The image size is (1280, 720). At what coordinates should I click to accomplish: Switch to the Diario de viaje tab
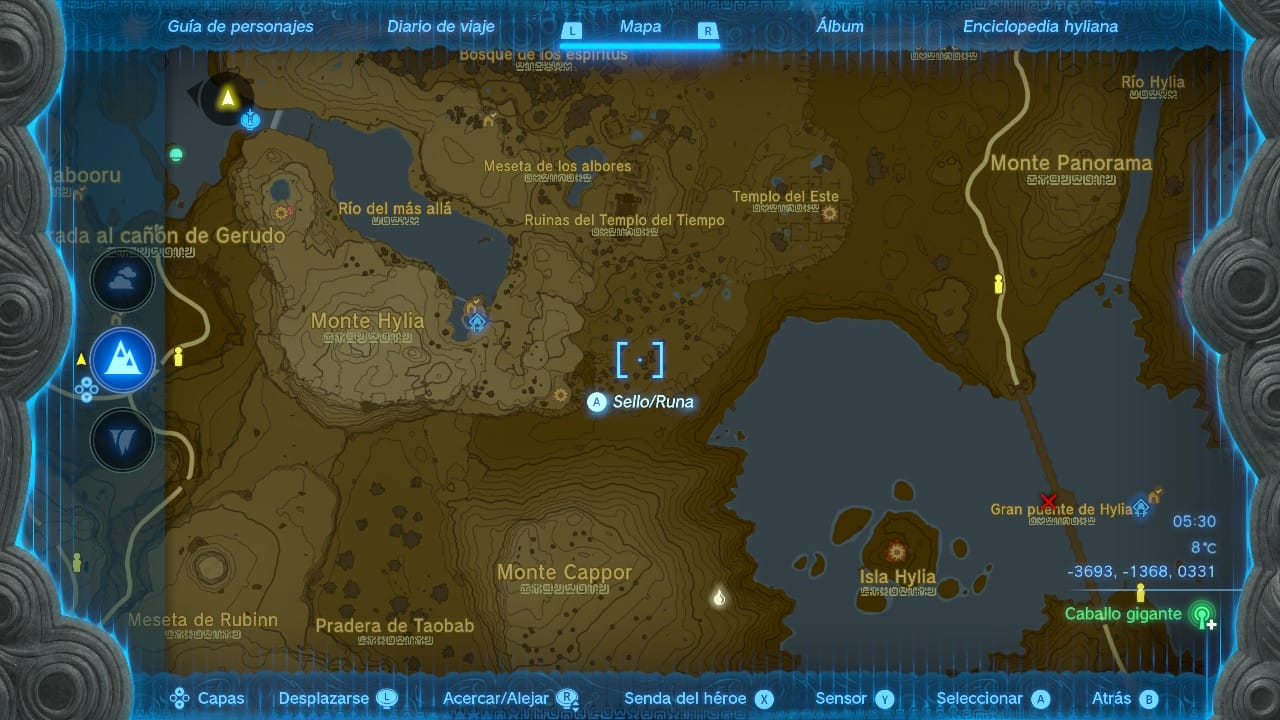point(441,27)
